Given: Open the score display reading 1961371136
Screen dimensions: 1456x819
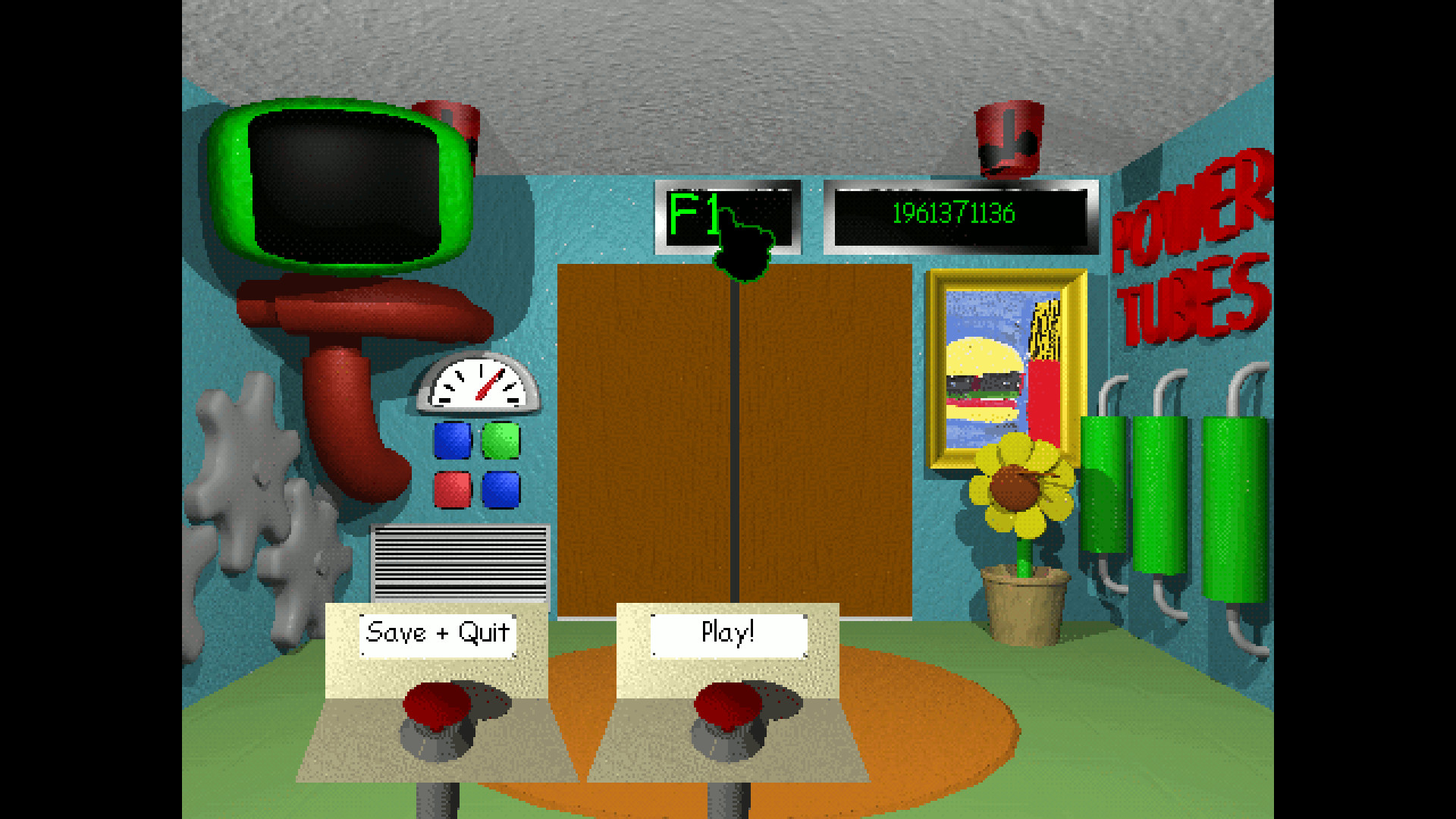Looking at the screenshot, I should [952, 215].
